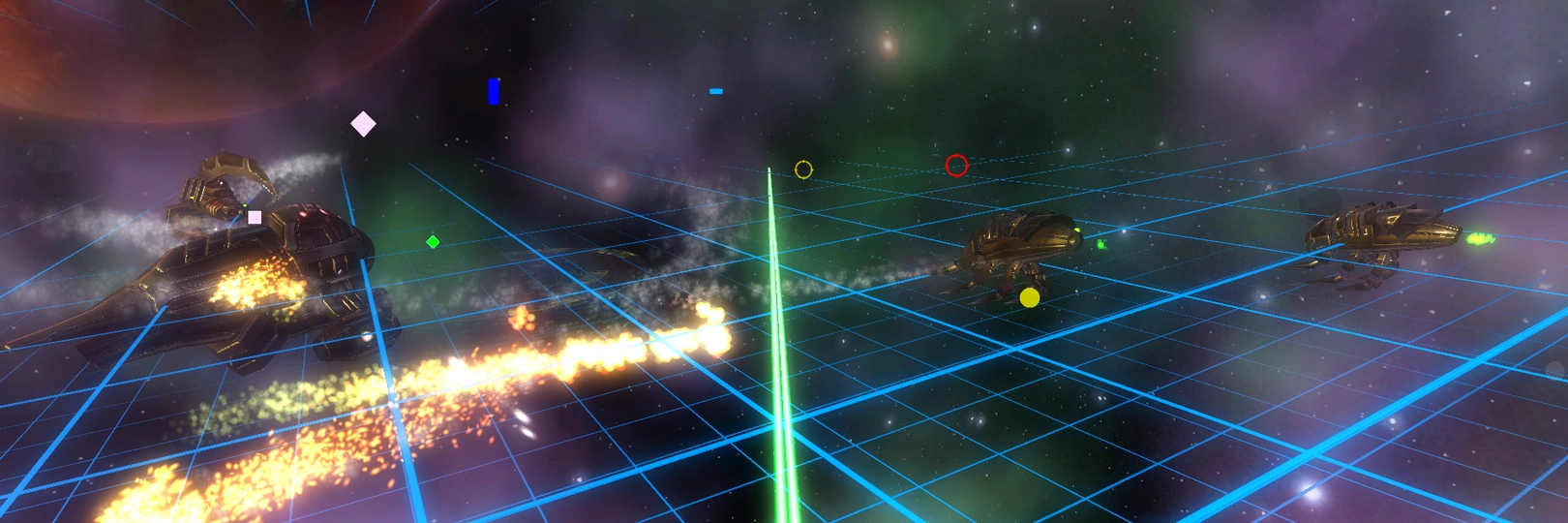
Task: Select the small cyan dash marker
Action: click(716, 91)
